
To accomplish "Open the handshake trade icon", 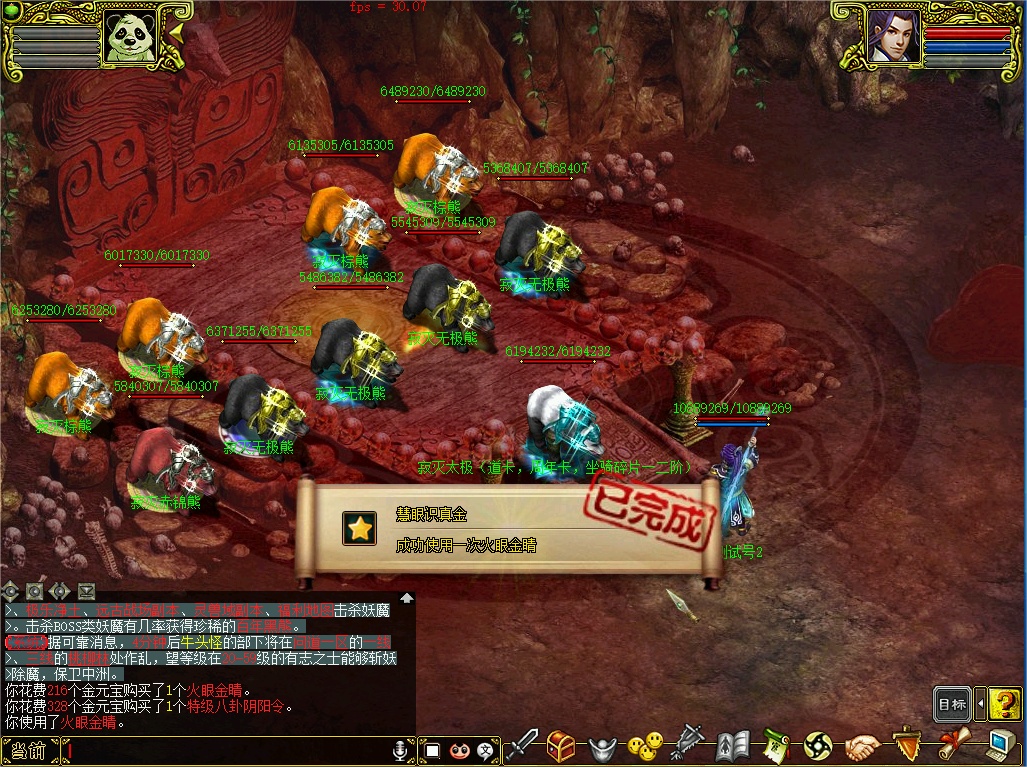I will (862, 747).
